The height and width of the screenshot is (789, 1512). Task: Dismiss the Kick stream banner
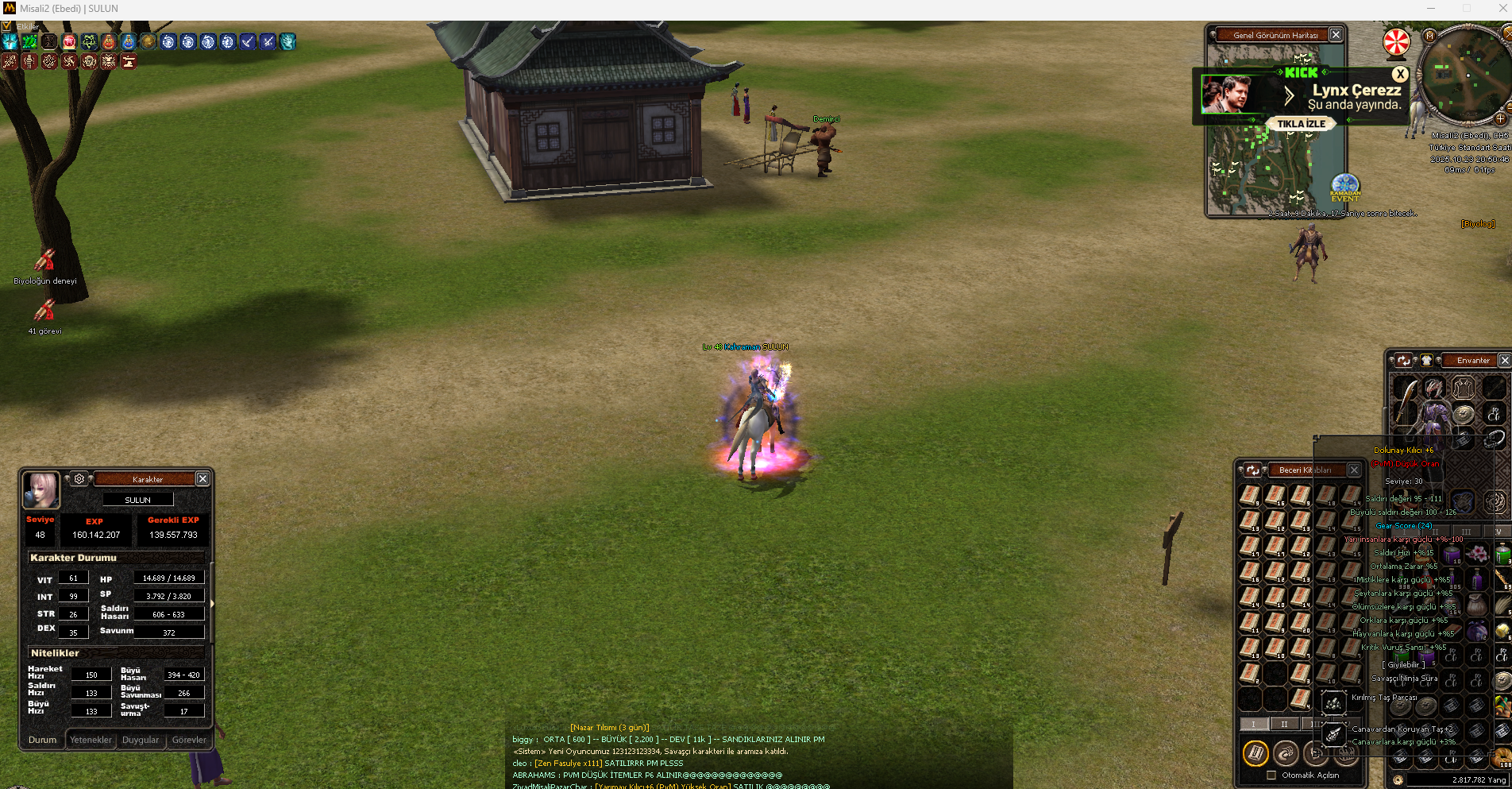tap(1400, 74)
